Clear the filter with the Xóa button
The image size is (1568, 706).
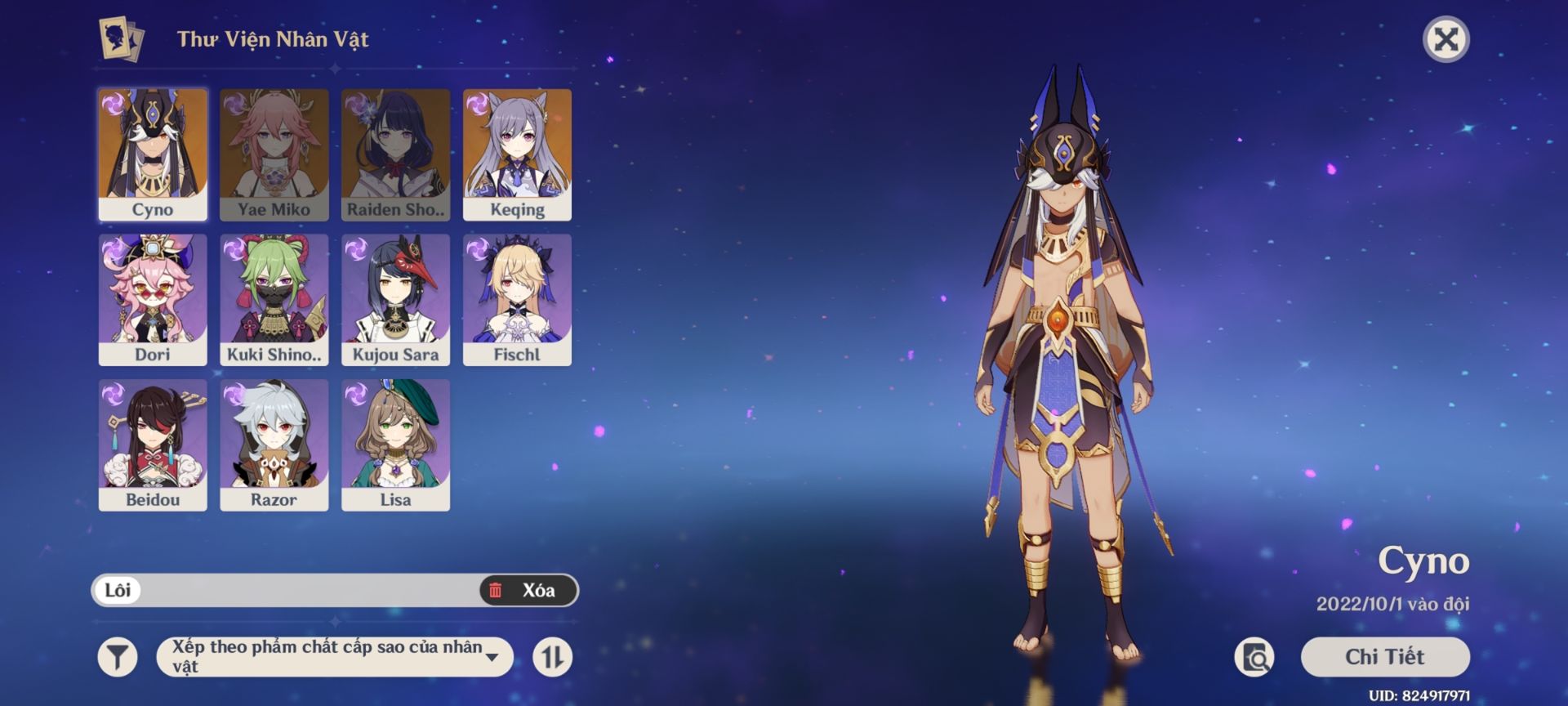(528, 590)
